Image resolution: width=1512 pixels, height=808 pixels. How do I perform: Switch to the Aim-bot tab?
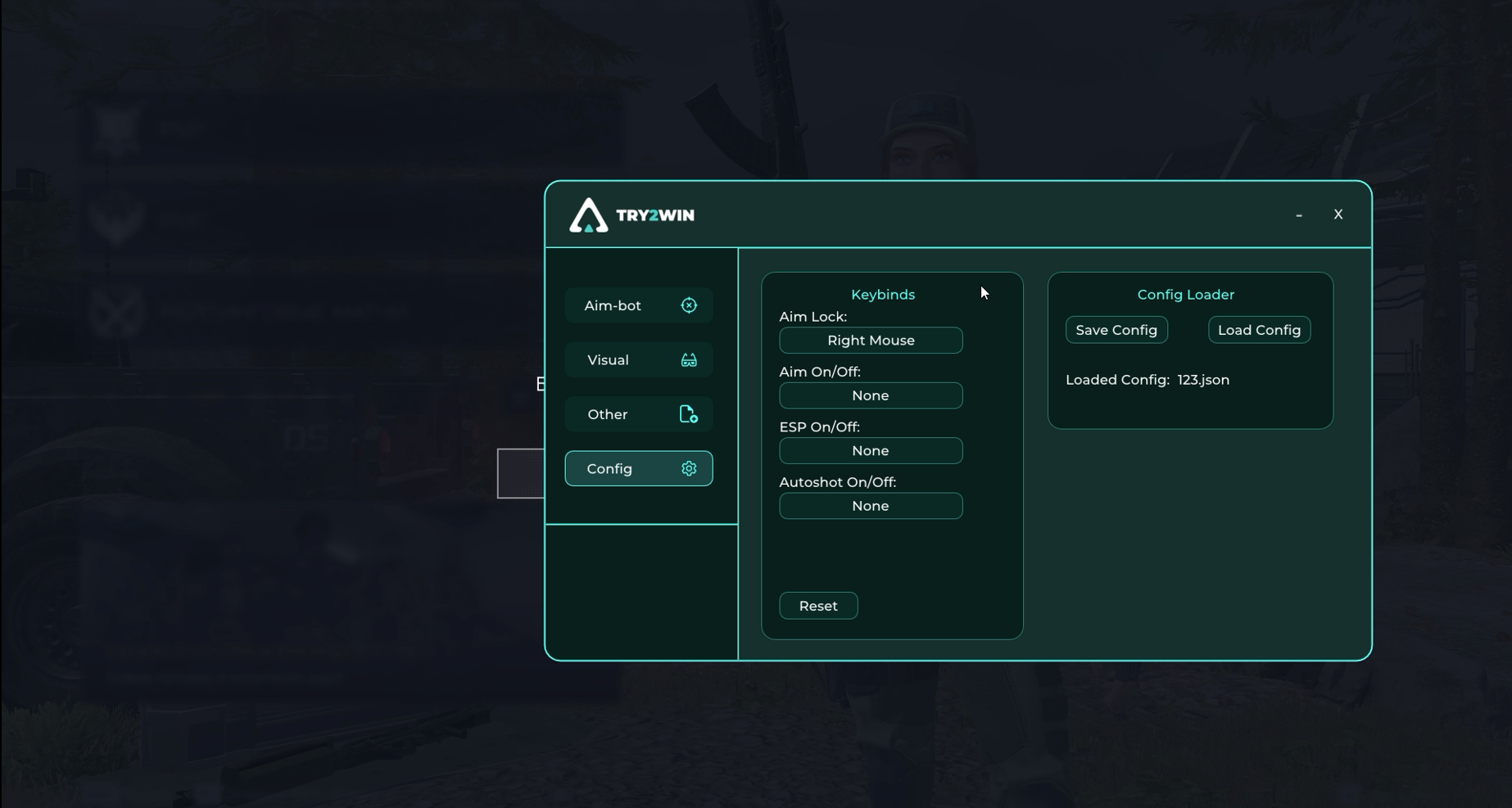pos(638,305)
